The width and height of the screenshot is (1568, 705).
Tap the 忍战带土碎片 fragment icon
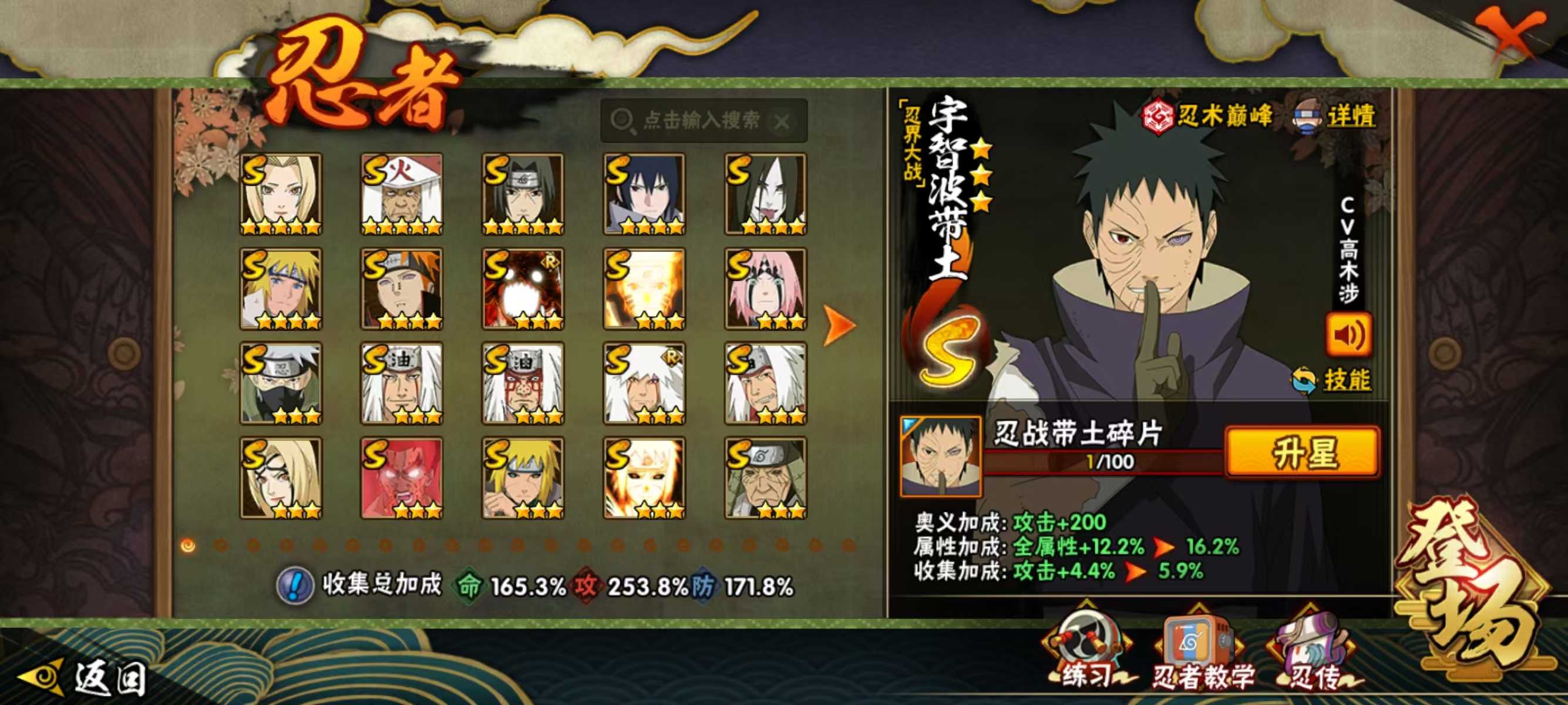point(940,455)
